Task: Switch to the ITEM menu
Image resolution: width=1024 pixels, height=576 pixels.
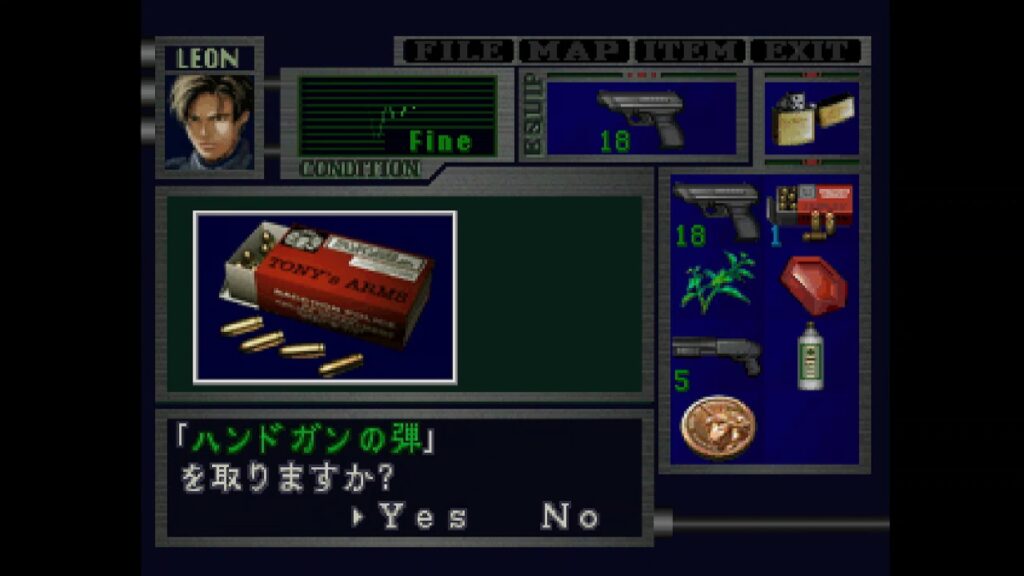Action: (690, 50)
